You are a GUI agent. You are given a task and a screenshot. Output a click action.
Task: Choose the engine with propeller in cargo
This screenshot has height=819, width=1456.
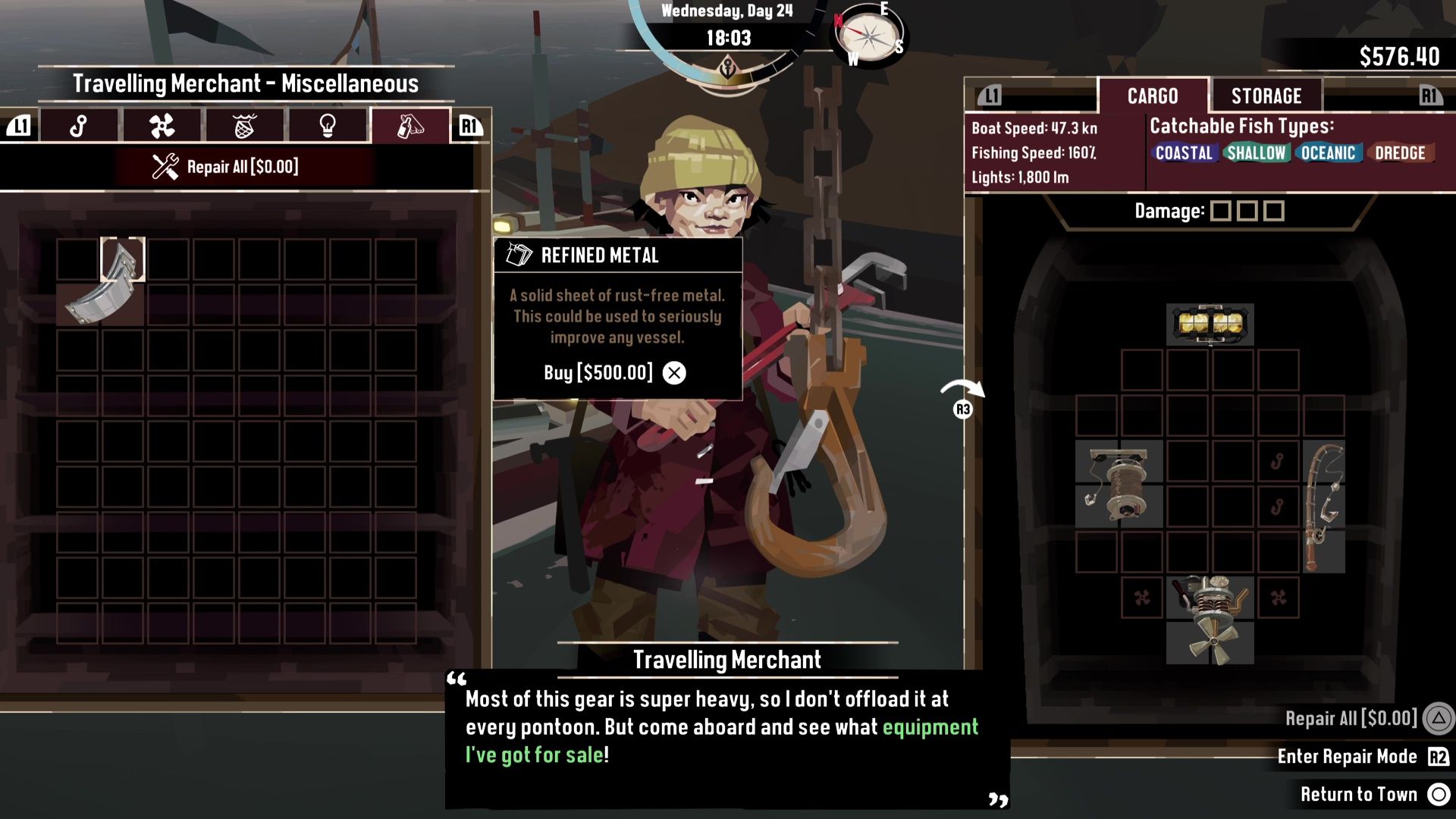point(1210,620)
